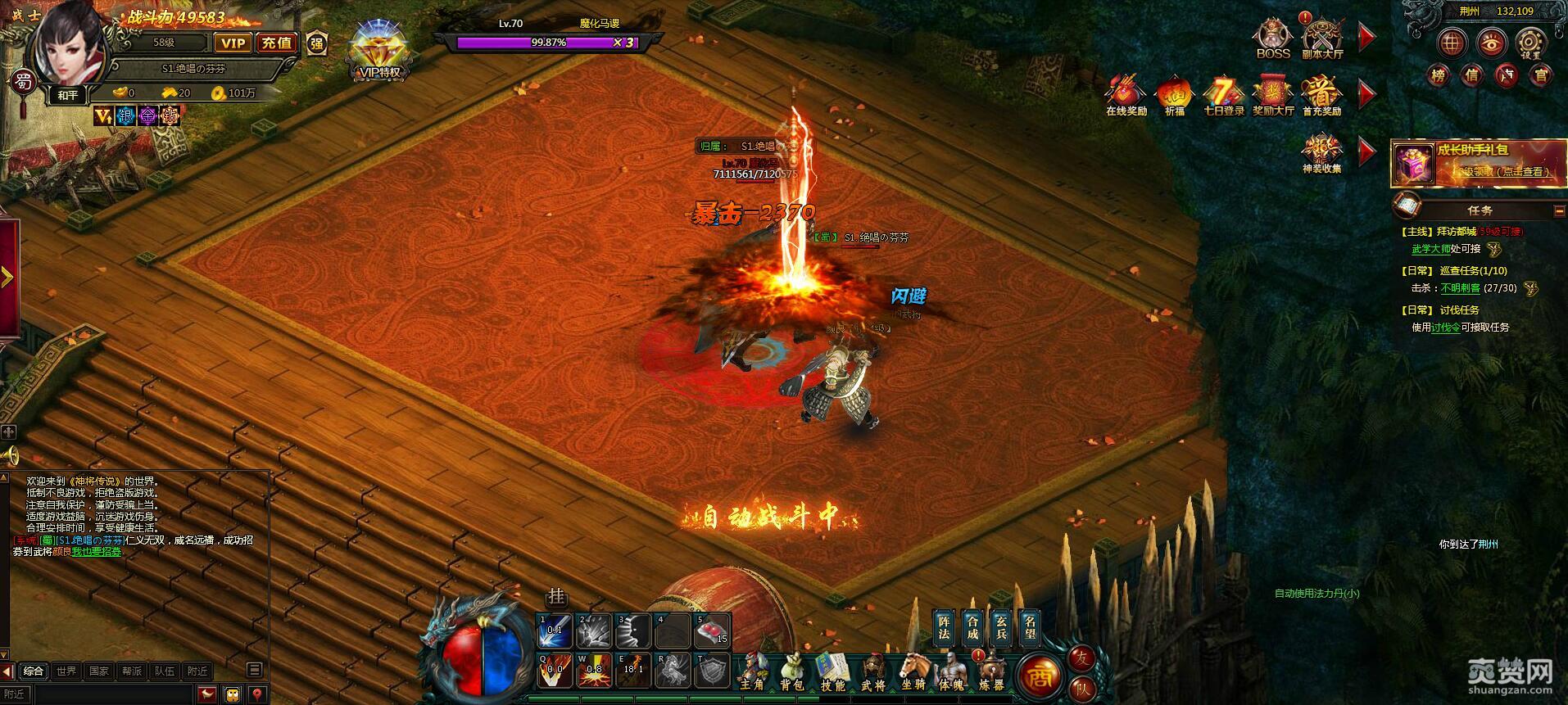Open the 七日登录 seven-day login event
This screenshot has width=1568, height=705.
point(1223,94)
